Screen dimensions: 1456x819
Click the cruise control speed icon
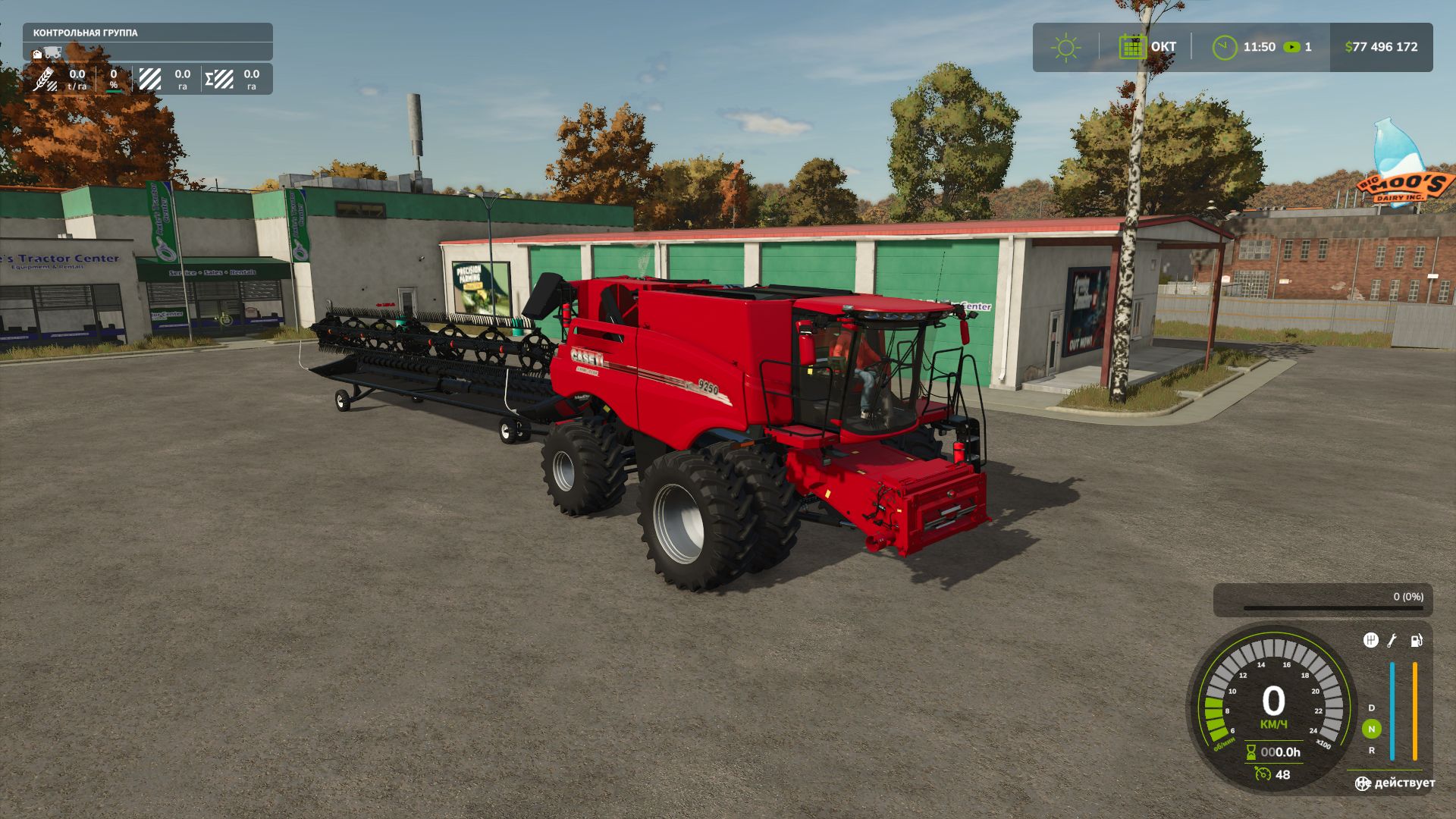[1263, 774]
